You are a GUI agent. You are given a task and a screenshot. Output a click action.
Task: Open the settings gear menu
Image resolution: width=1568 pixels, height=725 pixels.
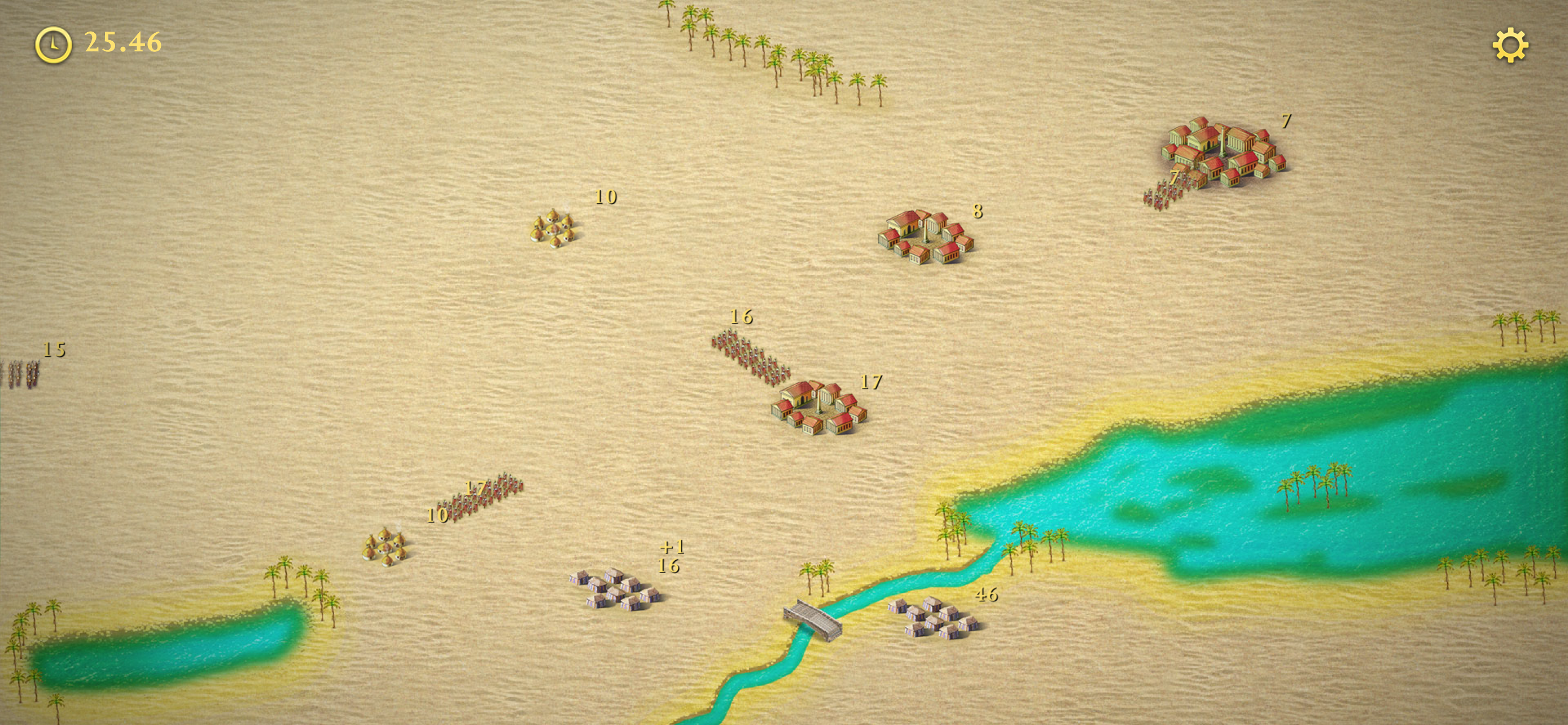(x=1509, y=46)
